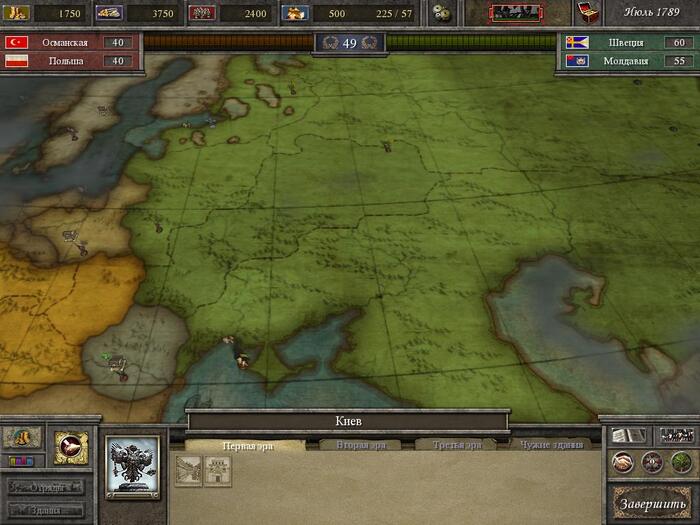End the turn with the Завершить button
This screenshot has width=700, height=525.
click(652, 500)
